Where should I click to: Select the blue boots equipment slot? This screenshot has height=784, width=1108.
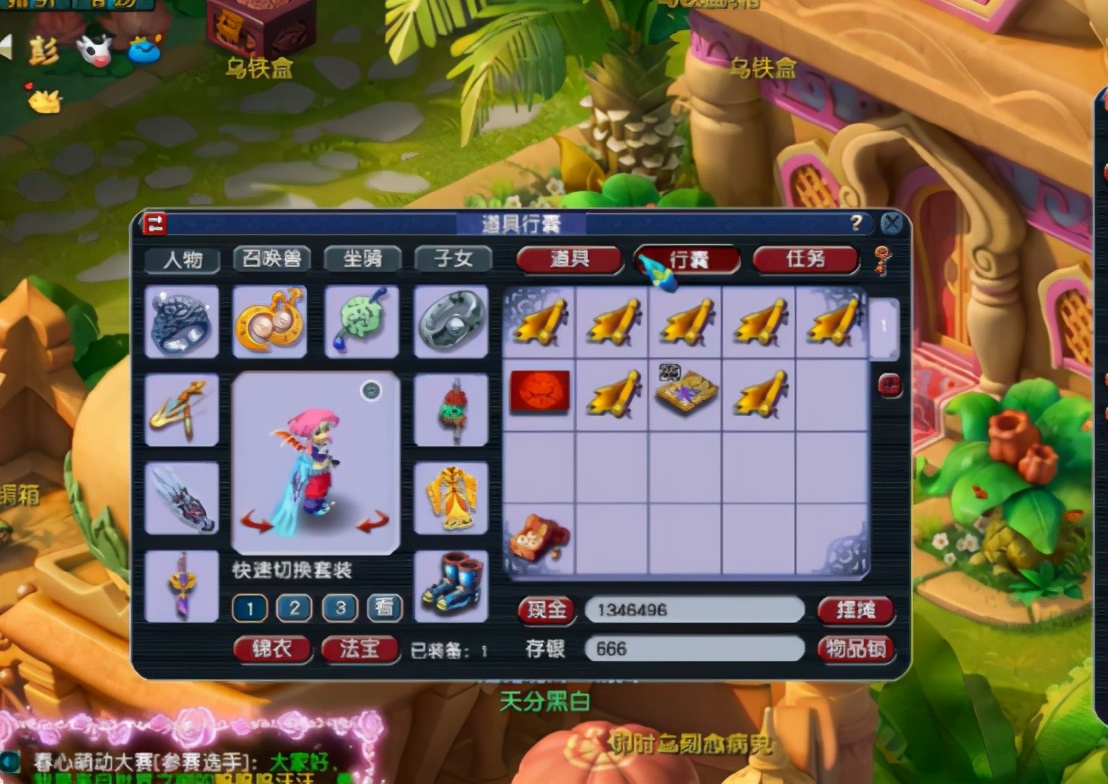click(451, 586)
